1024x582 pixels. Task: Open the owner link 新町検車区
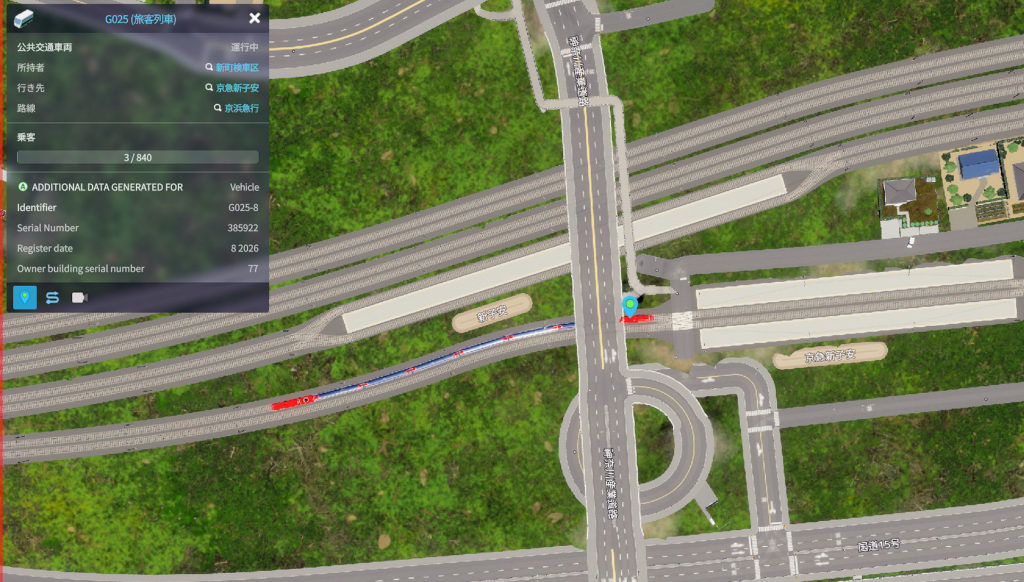click(x=237, y=67)
